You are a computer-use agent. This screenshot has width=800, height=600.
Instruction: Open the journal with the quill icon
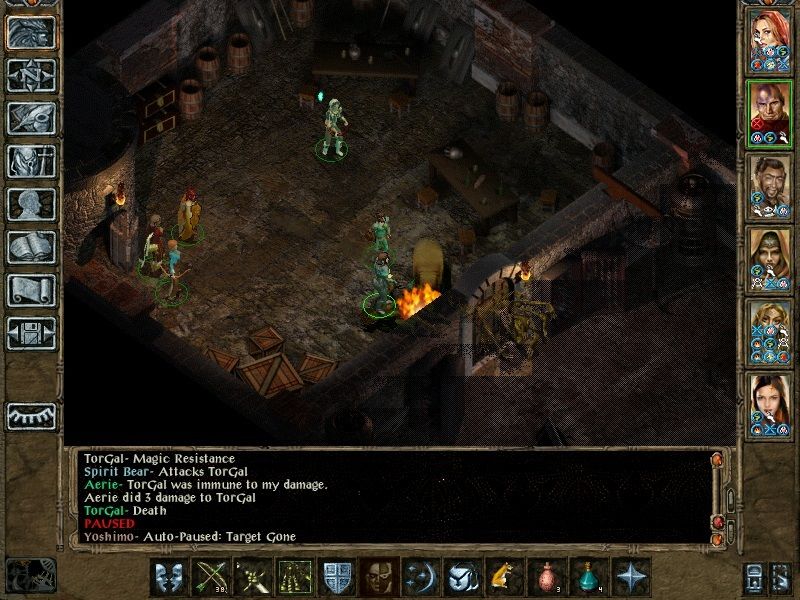[x=31, y=118]
